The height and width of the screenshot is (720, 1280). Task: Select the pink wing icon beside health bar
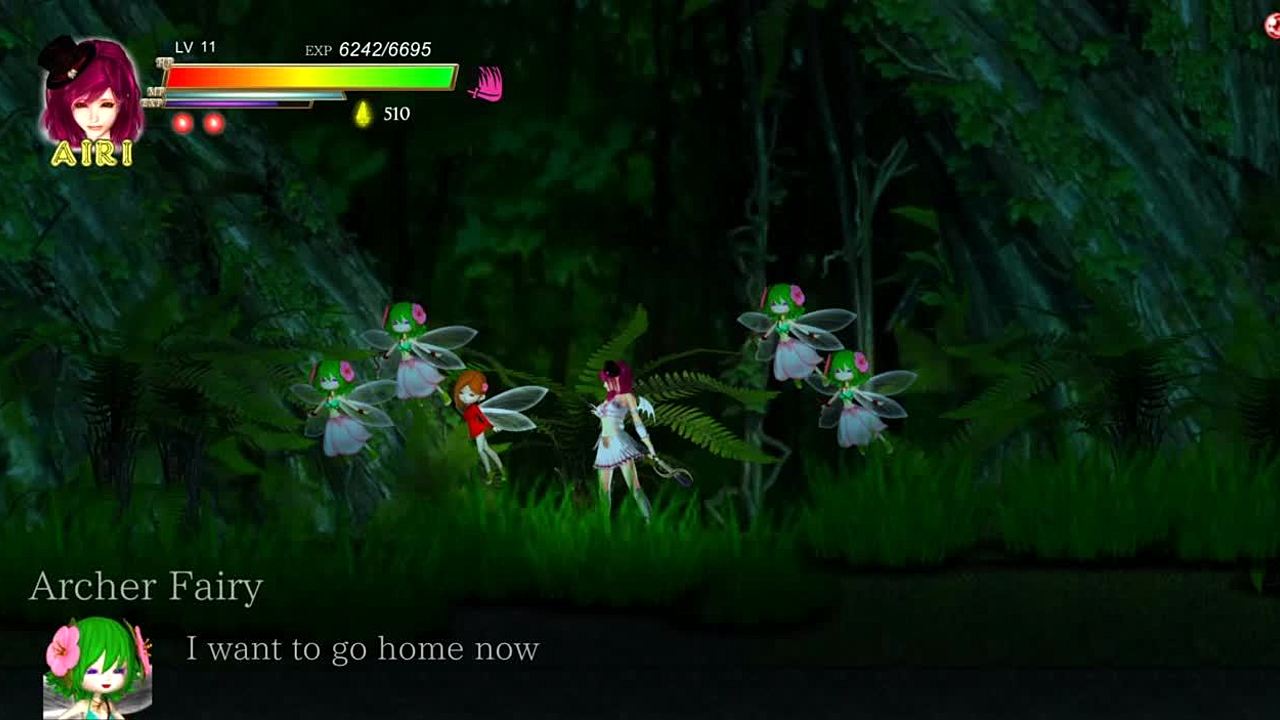[x=486, y=84]
